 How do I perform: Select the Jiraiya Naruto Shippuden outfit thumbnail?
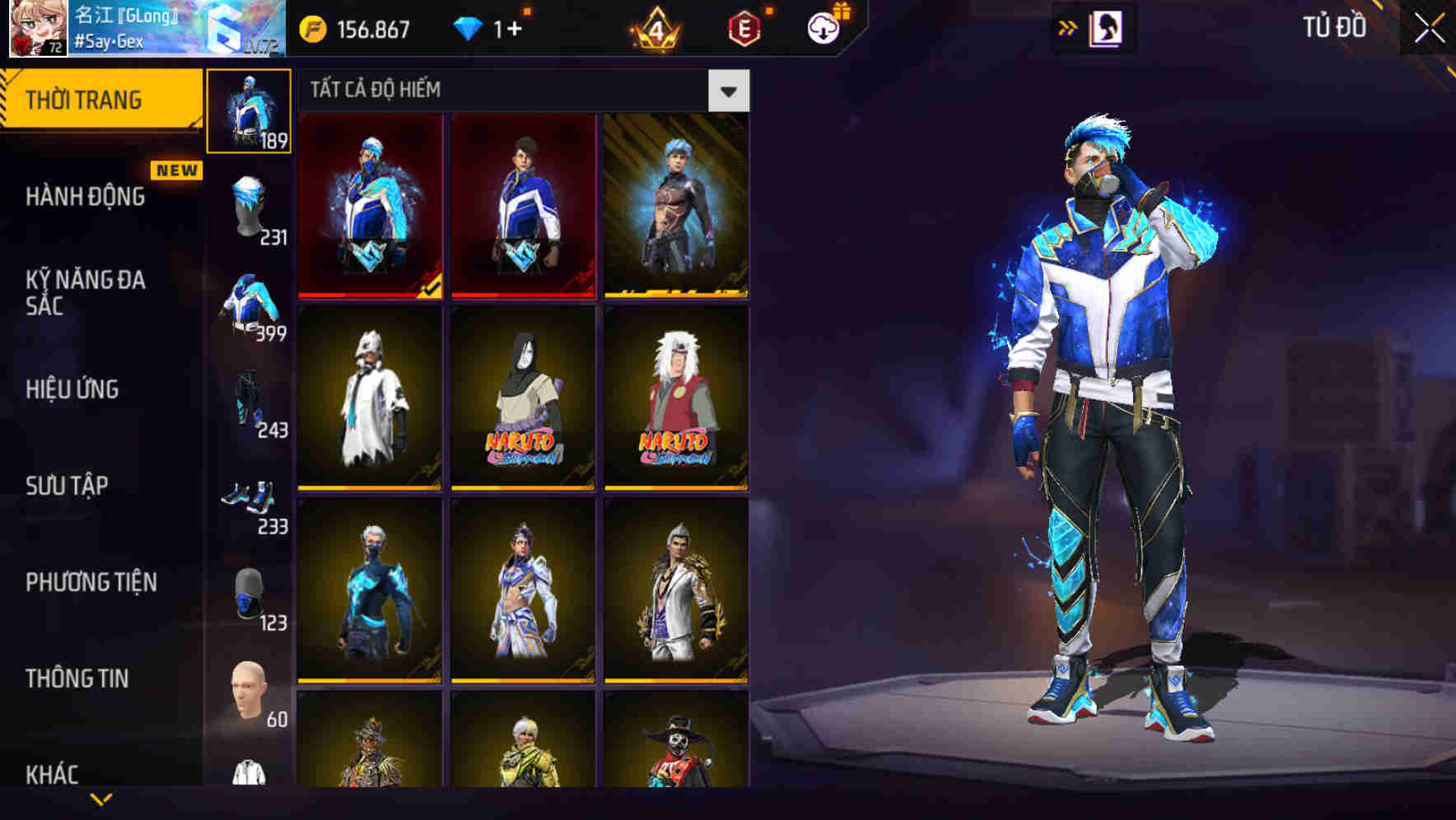click(678, 403)
